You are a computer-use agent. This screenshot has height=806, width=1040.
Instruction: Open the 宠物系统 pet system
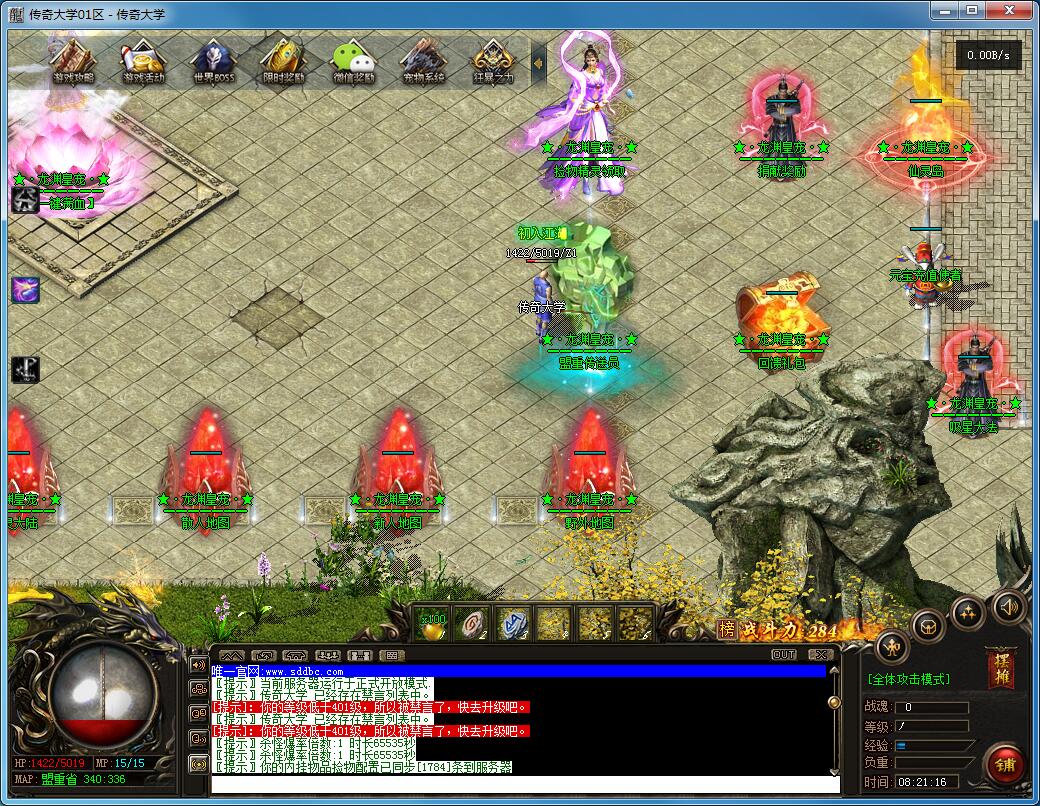(422, 61)
